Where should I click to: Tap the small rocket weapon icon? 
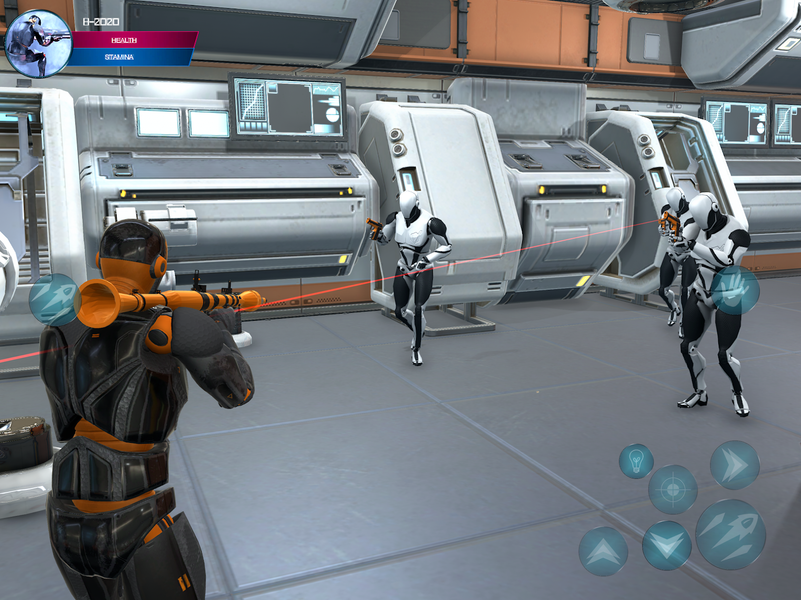click(x=54, y=299)
